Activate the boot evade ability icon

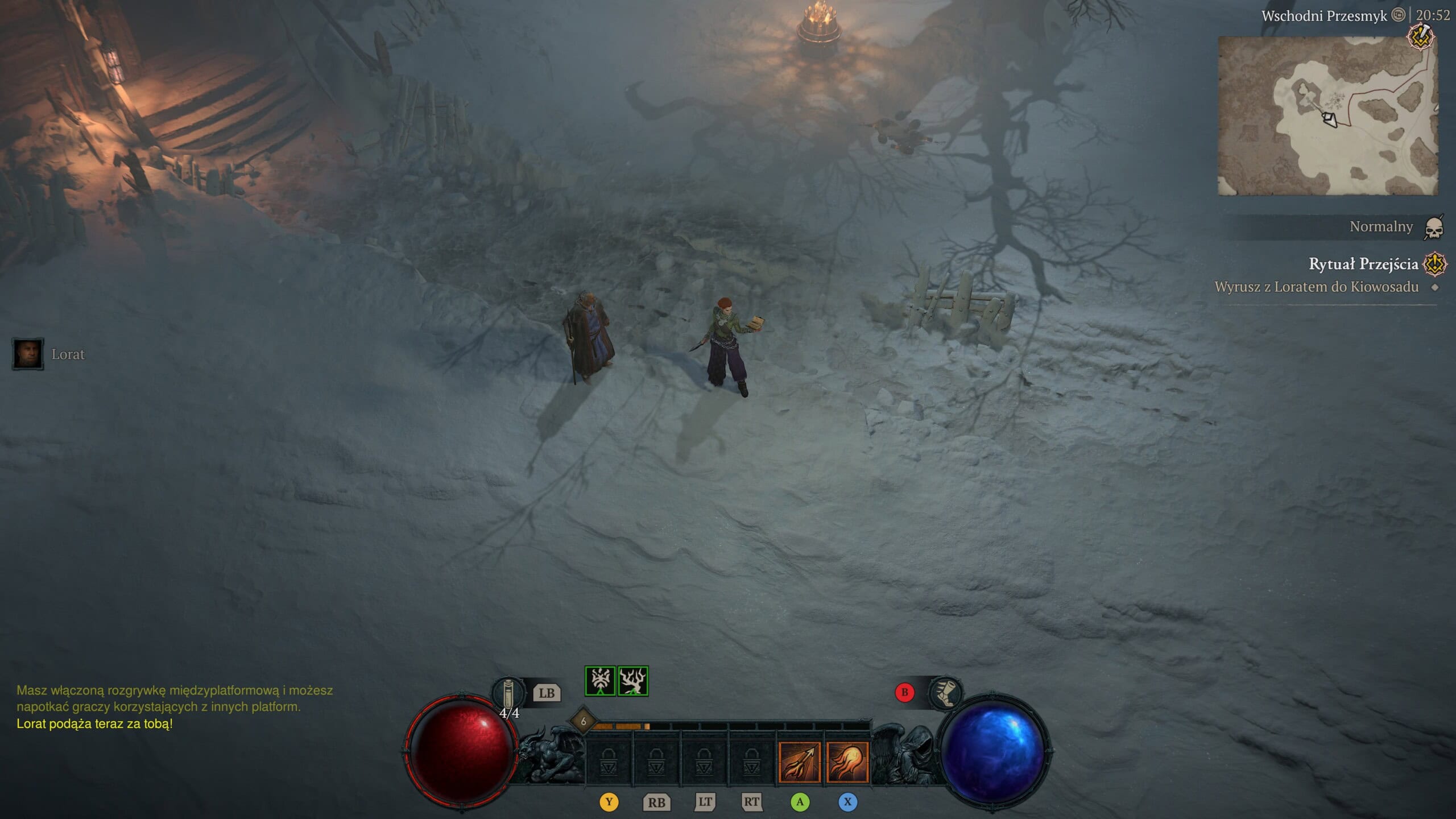tap(945, 693)
